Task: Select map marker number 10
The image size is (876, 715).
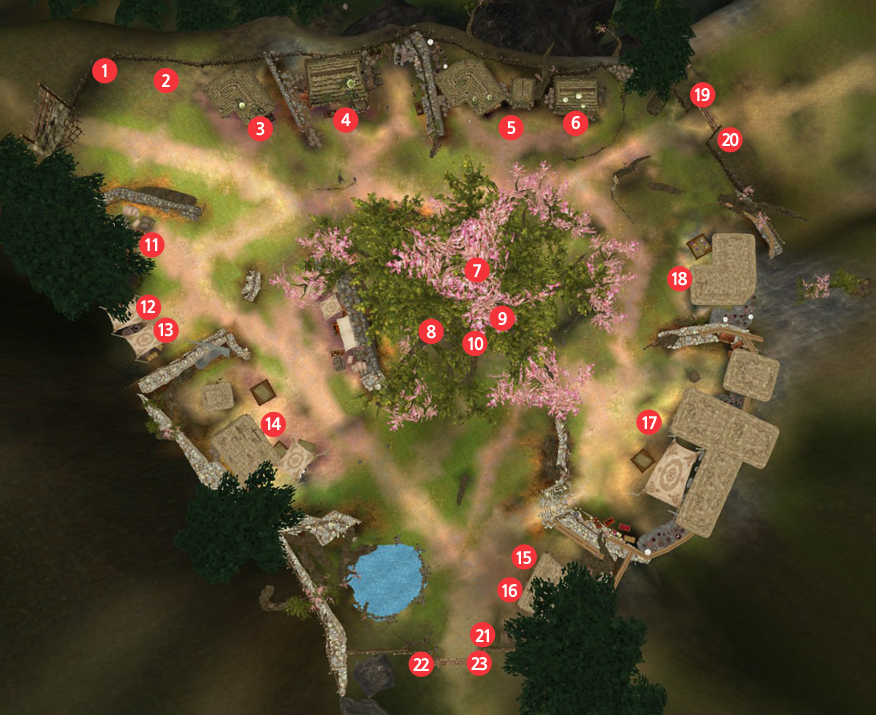Action: [474, 343]
